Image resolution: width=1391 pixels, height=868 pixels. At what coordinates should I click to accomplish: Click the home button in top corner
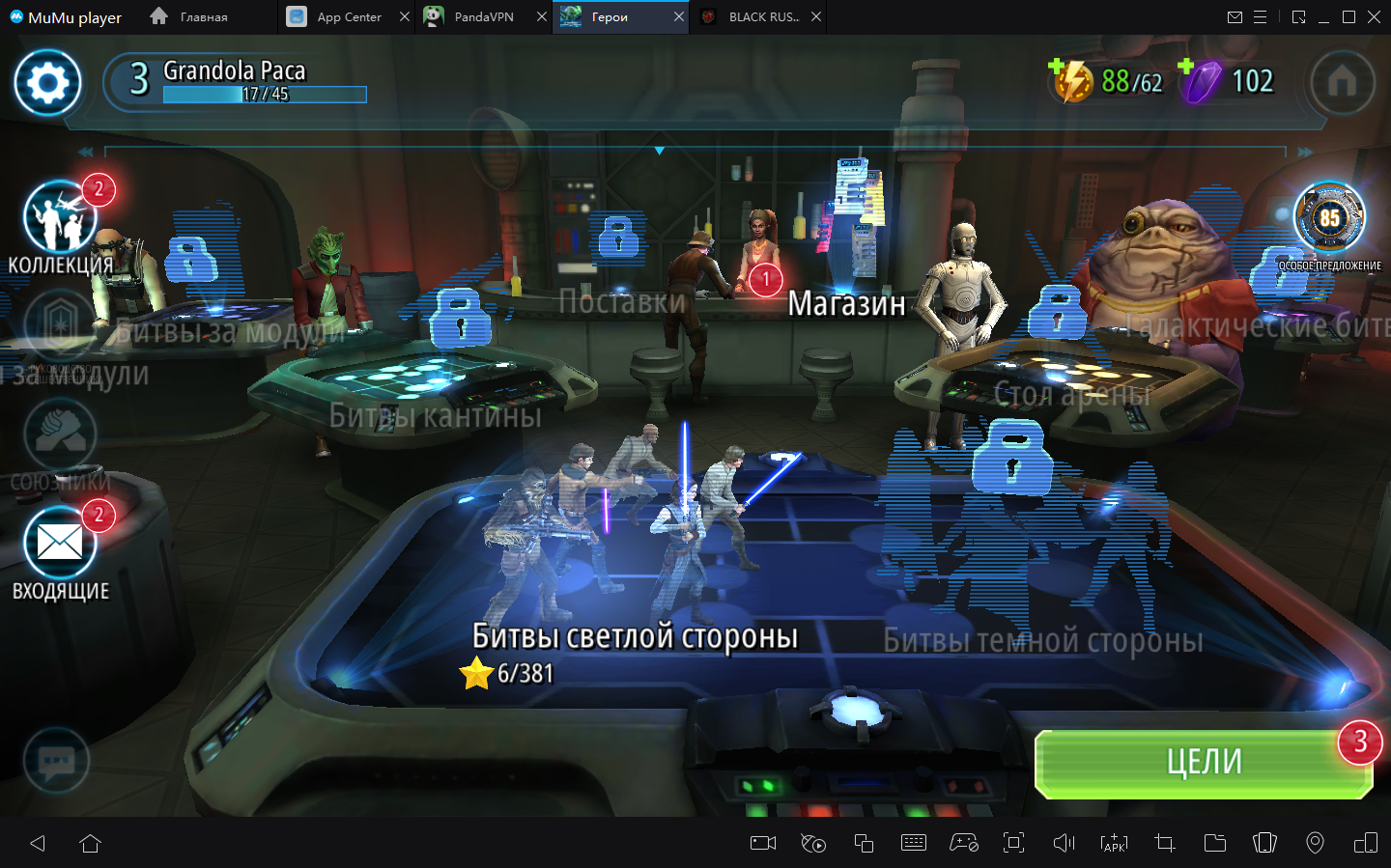click(1342, 83)
